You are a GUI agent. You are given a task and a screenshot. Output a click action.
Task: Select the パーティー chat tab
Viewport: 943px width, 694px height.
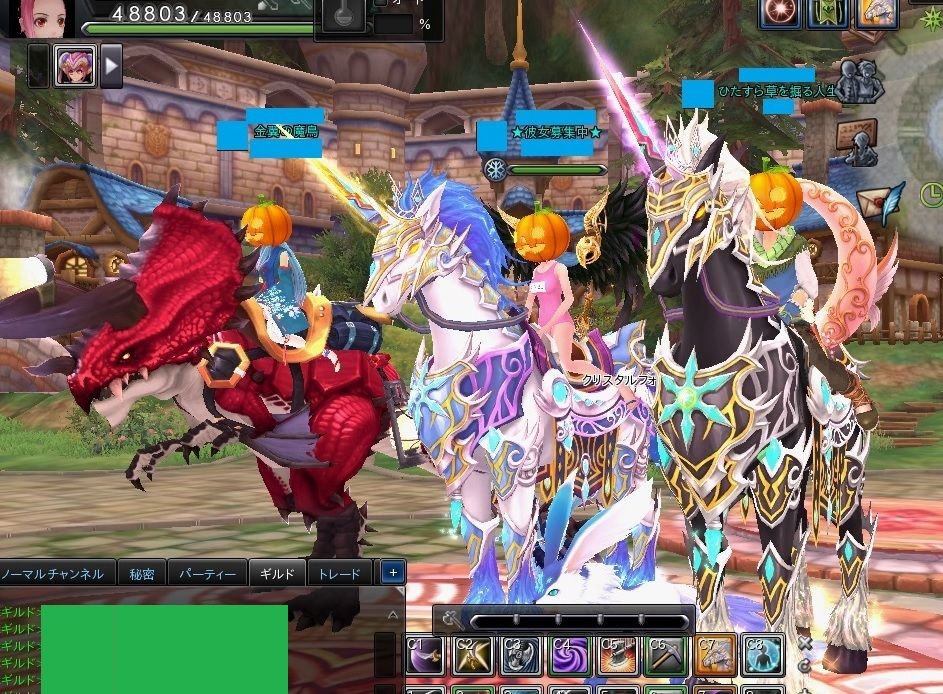[x=207, y=574]
